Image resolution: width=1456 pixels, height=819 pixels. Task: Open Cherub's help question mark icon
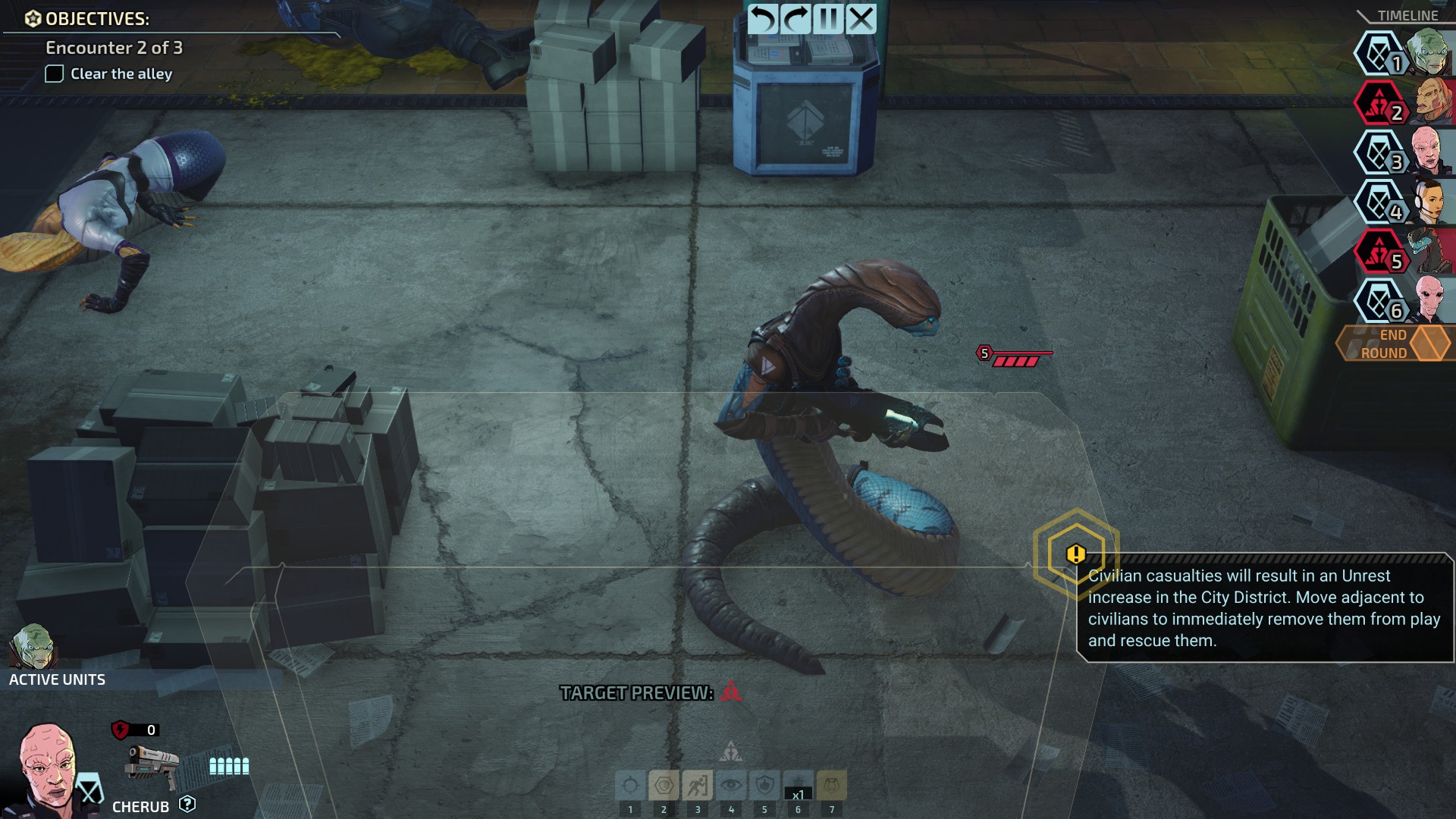tap(187, 805)
